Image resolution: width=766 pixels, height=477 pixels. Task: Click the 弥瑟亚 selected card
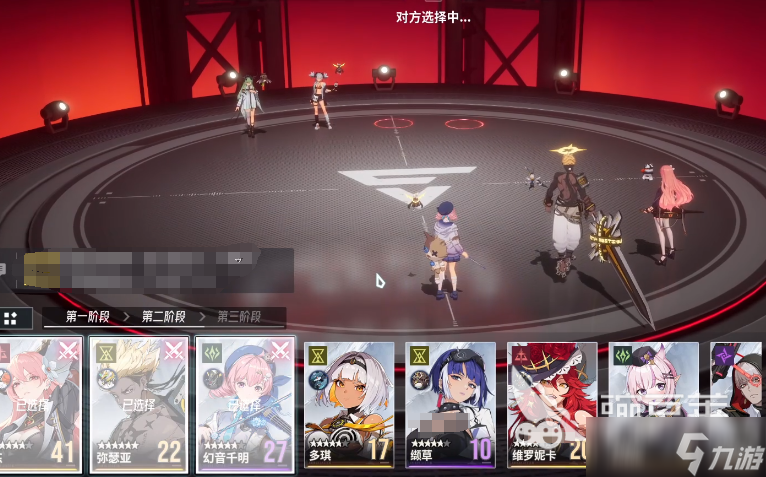(138, 403)
